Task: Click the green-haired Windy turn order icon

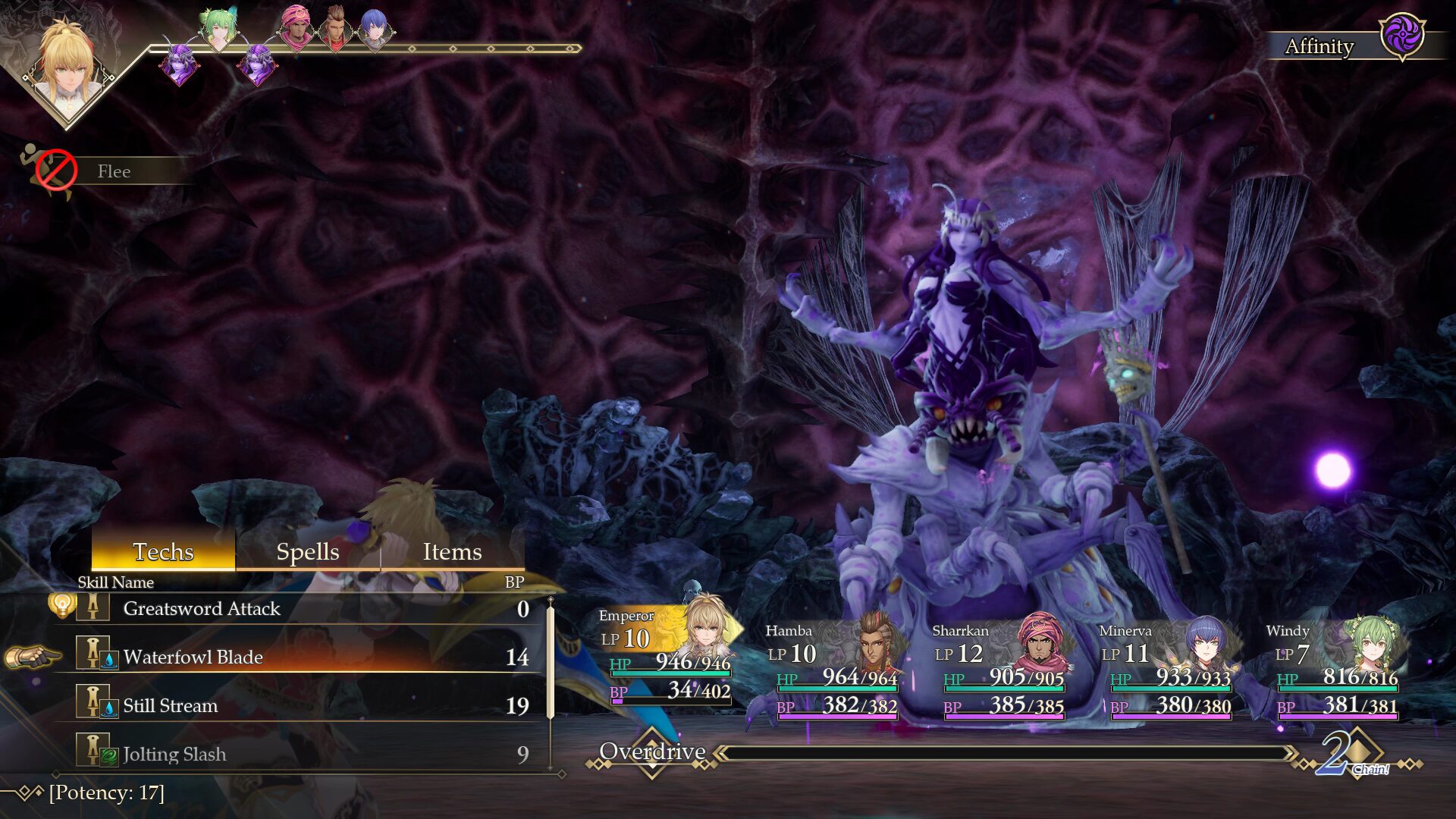Action: click(218, 29)
